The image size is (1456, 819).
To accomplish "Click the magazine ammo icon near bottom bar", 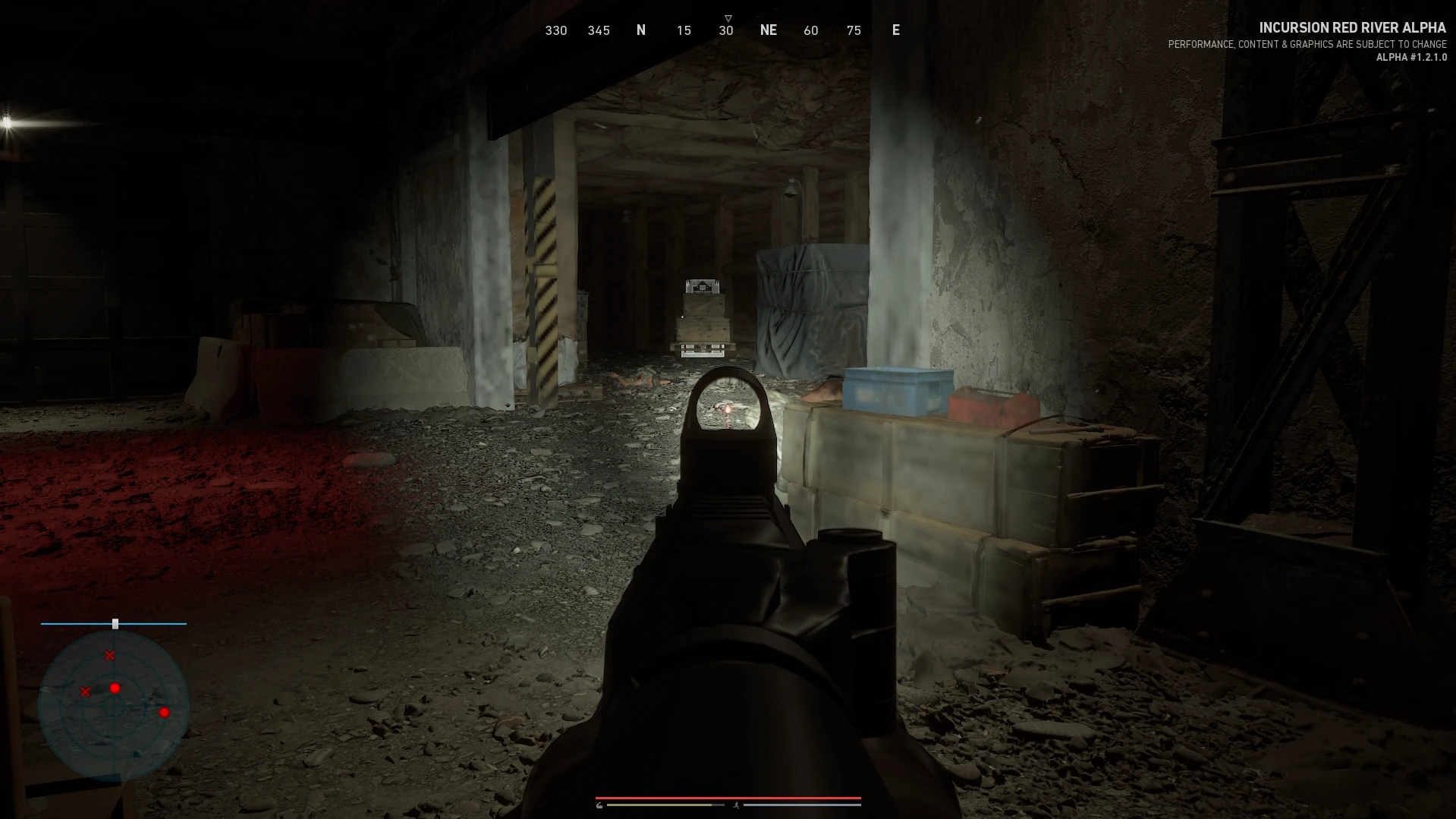I will [x=599, y=805].
